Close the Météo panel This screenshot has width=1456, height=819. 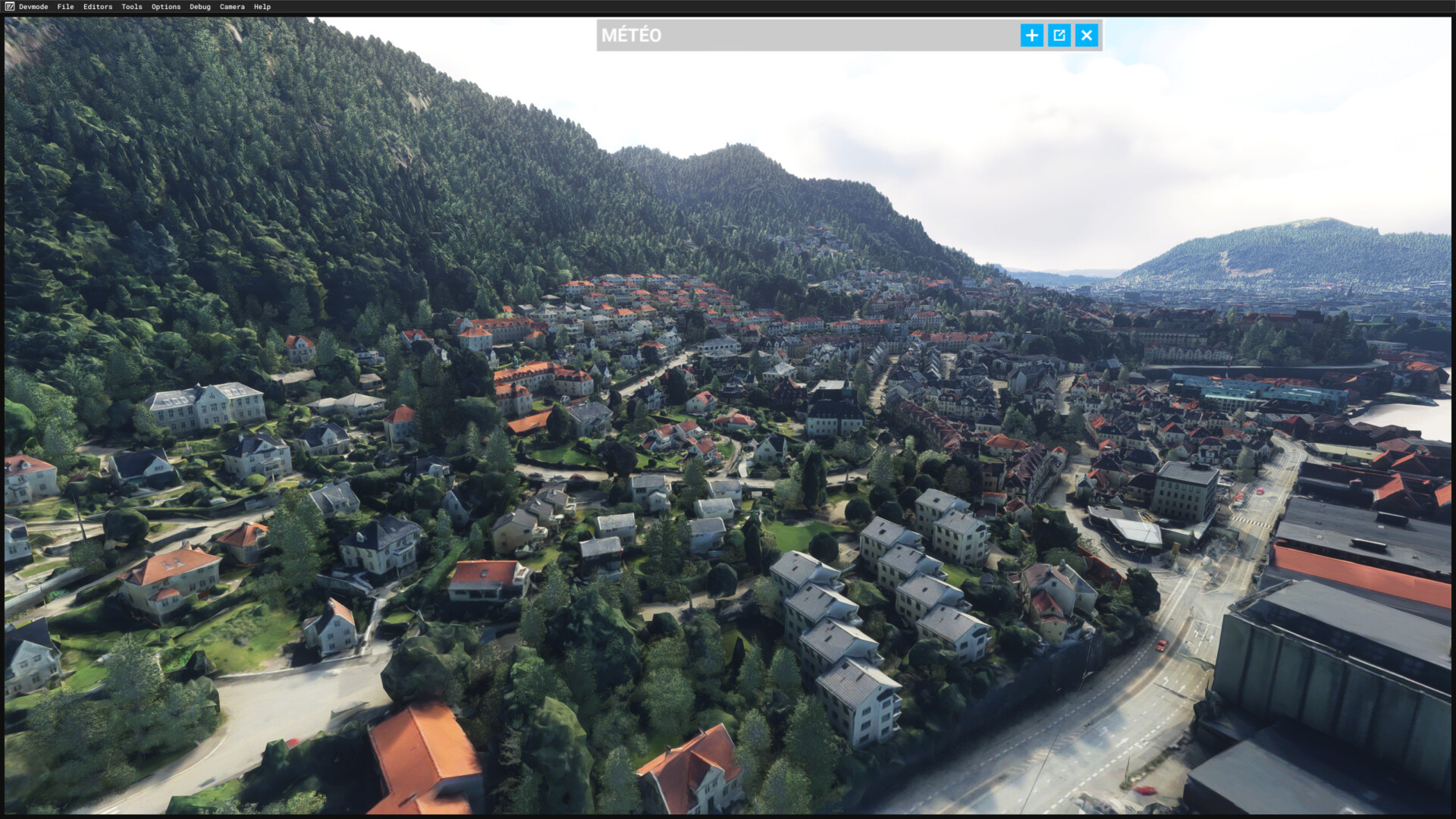[x=1087, y=36]
